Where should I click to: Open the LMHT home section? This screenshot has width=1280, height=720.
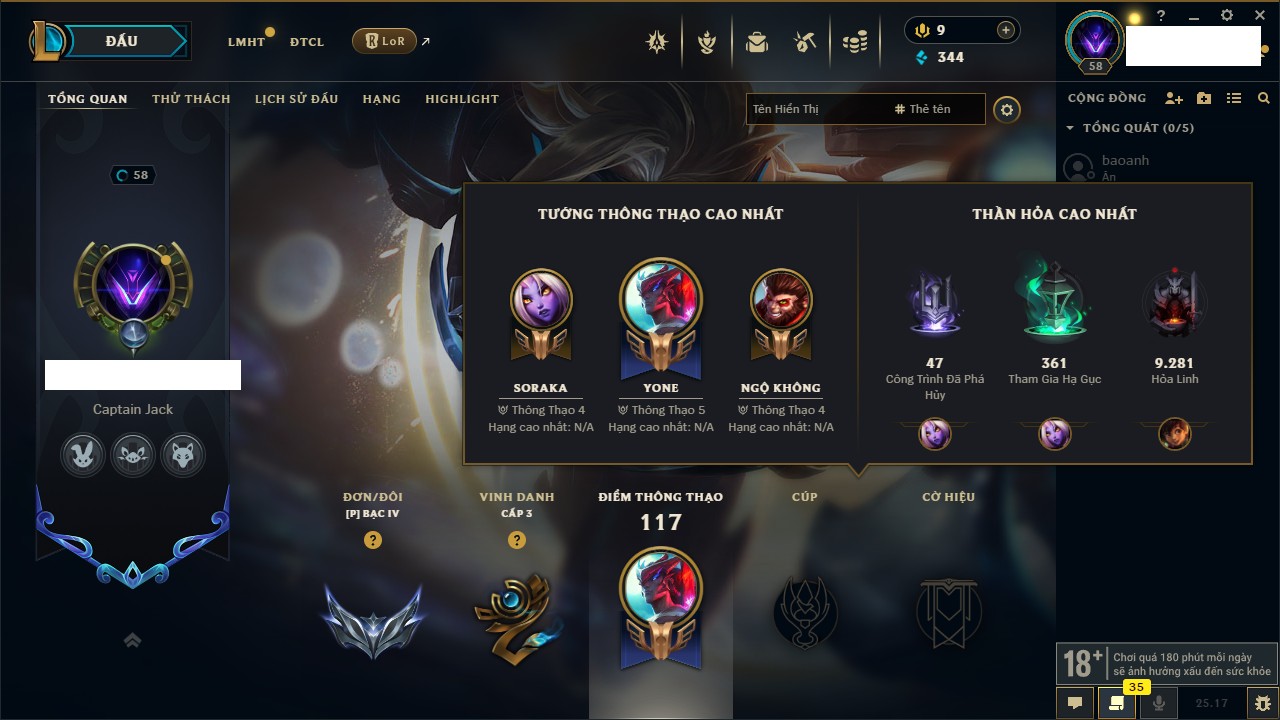(x=246, y=42)
